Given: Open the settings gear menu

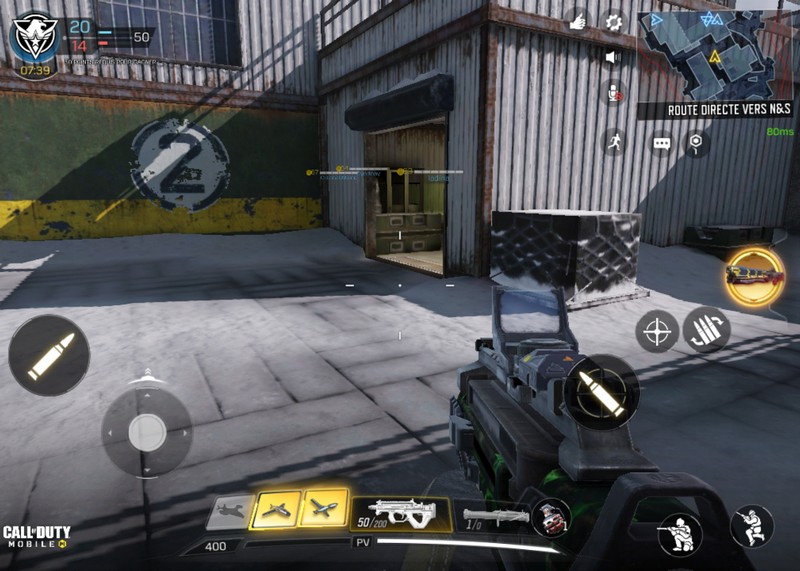Looking at the screenshot, I should 613,20.
